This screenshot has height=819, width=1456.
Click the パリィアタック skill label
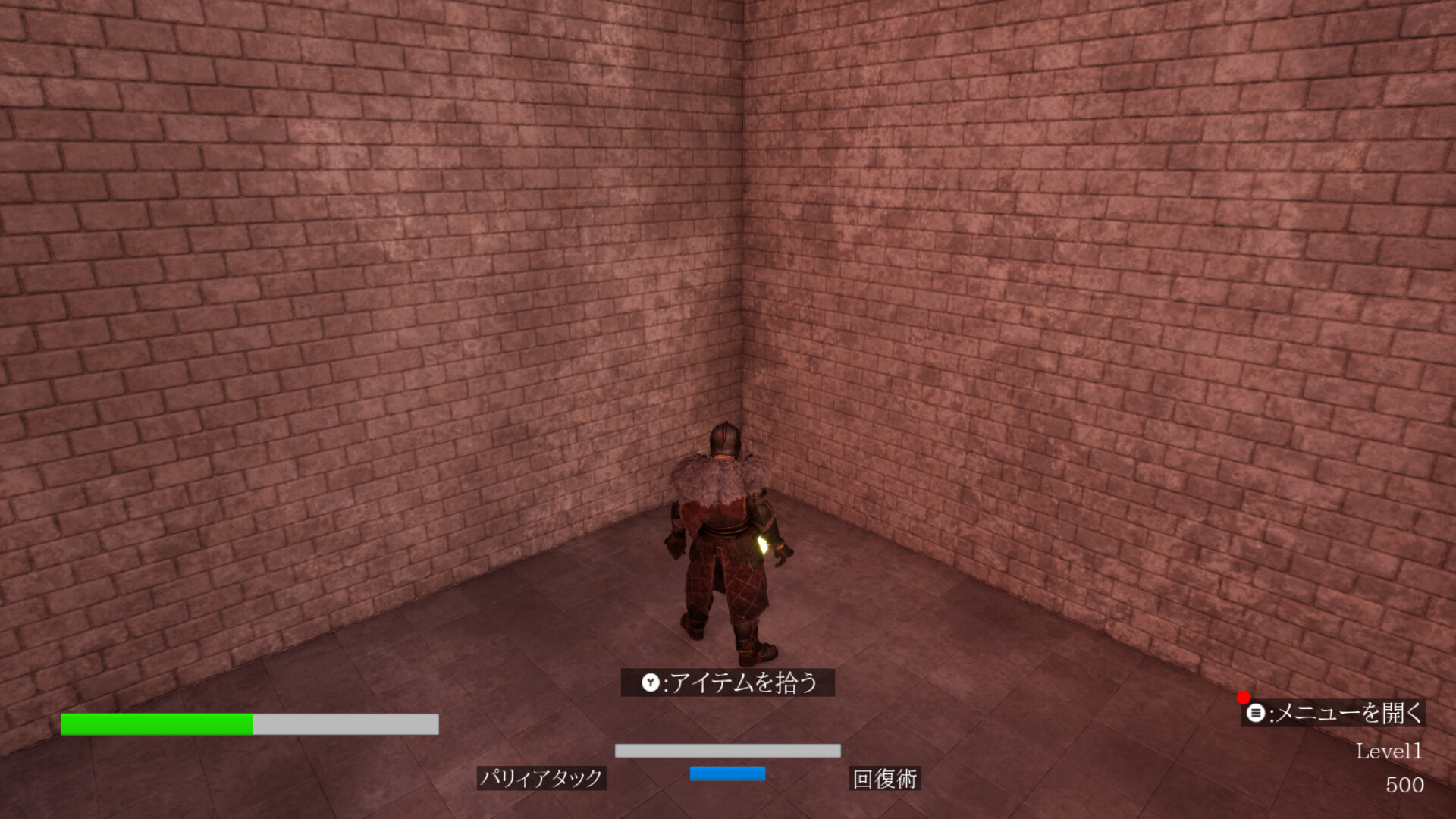point(542,779)
